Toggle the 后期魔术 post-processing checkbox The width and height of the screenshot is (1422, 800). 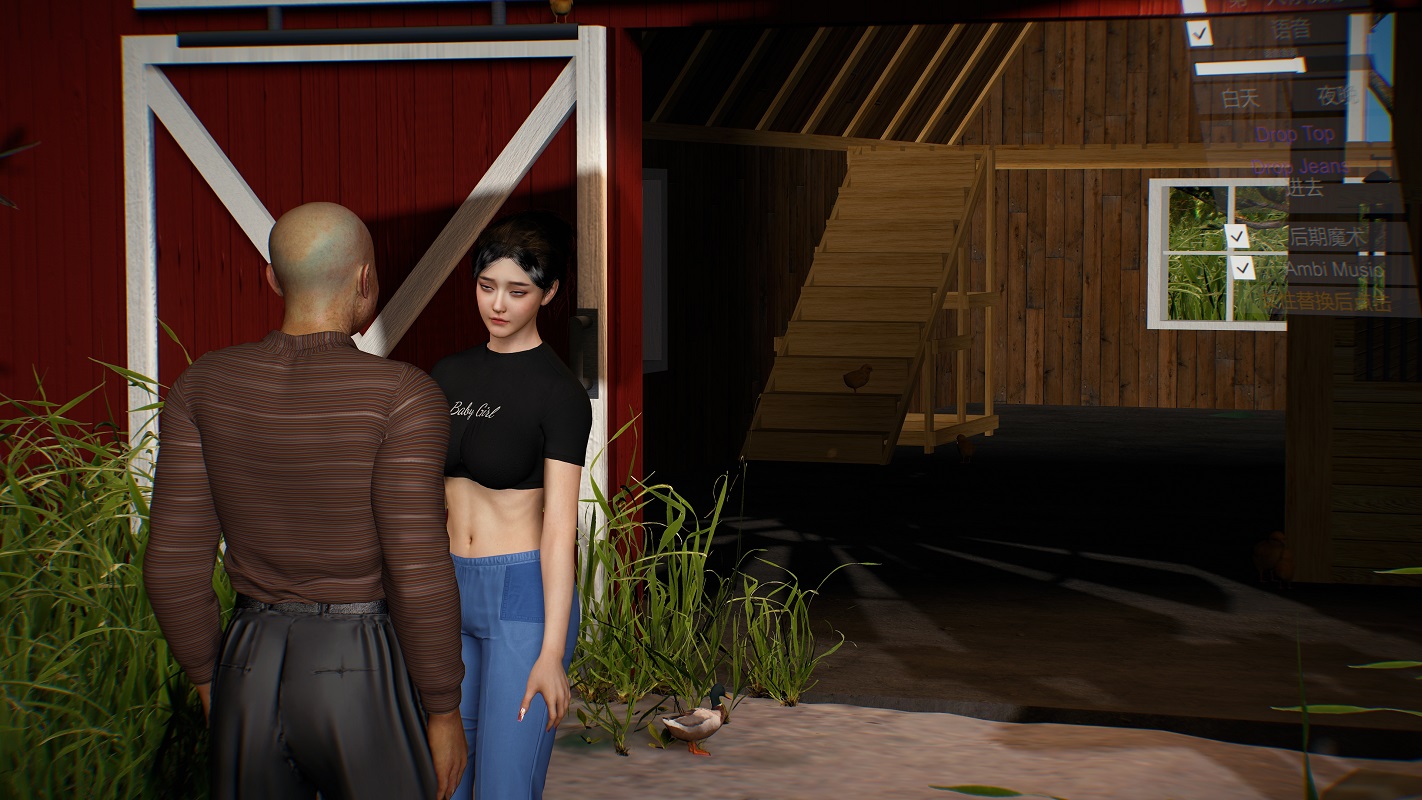click(1238, 236)
